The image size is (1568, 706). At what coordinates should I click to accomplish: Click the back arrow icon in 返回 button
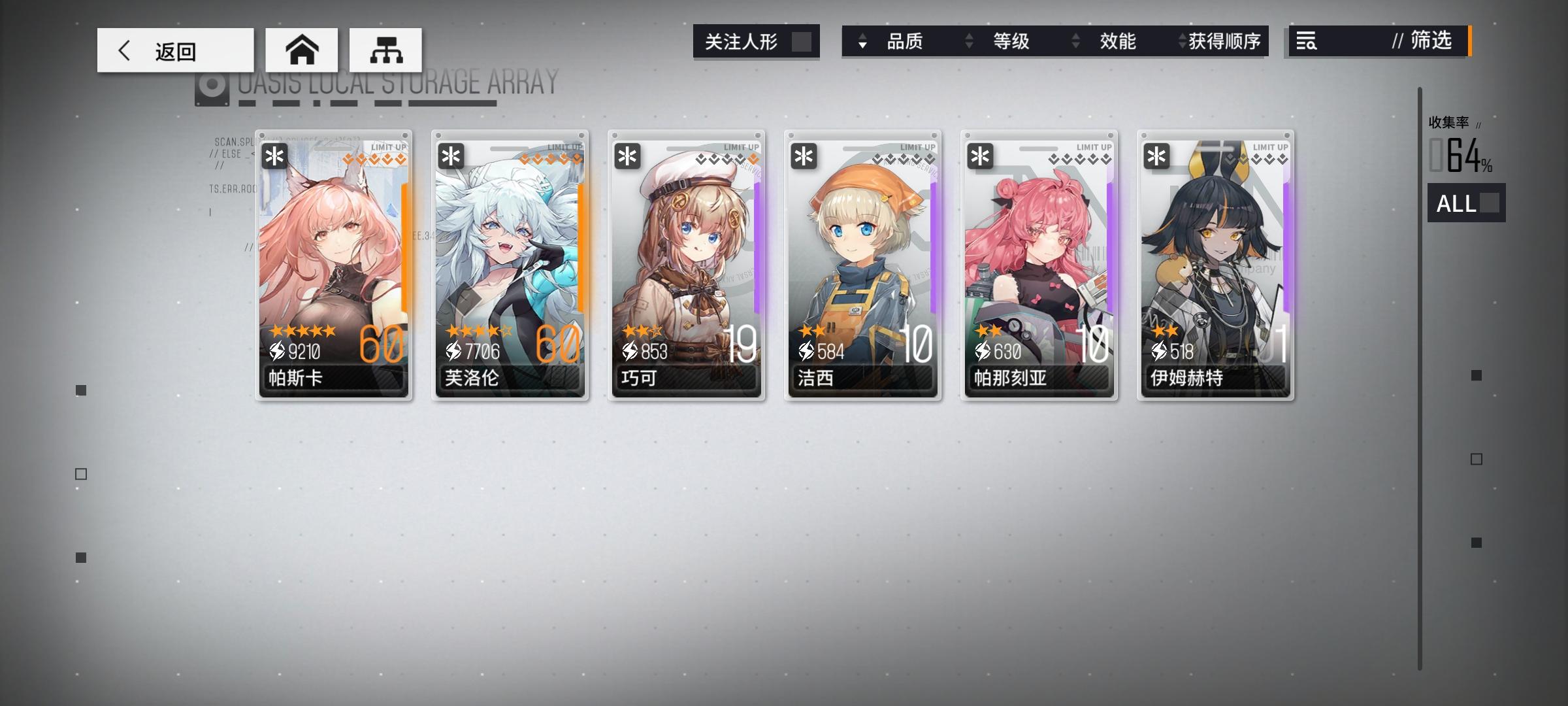click(125, 49)
